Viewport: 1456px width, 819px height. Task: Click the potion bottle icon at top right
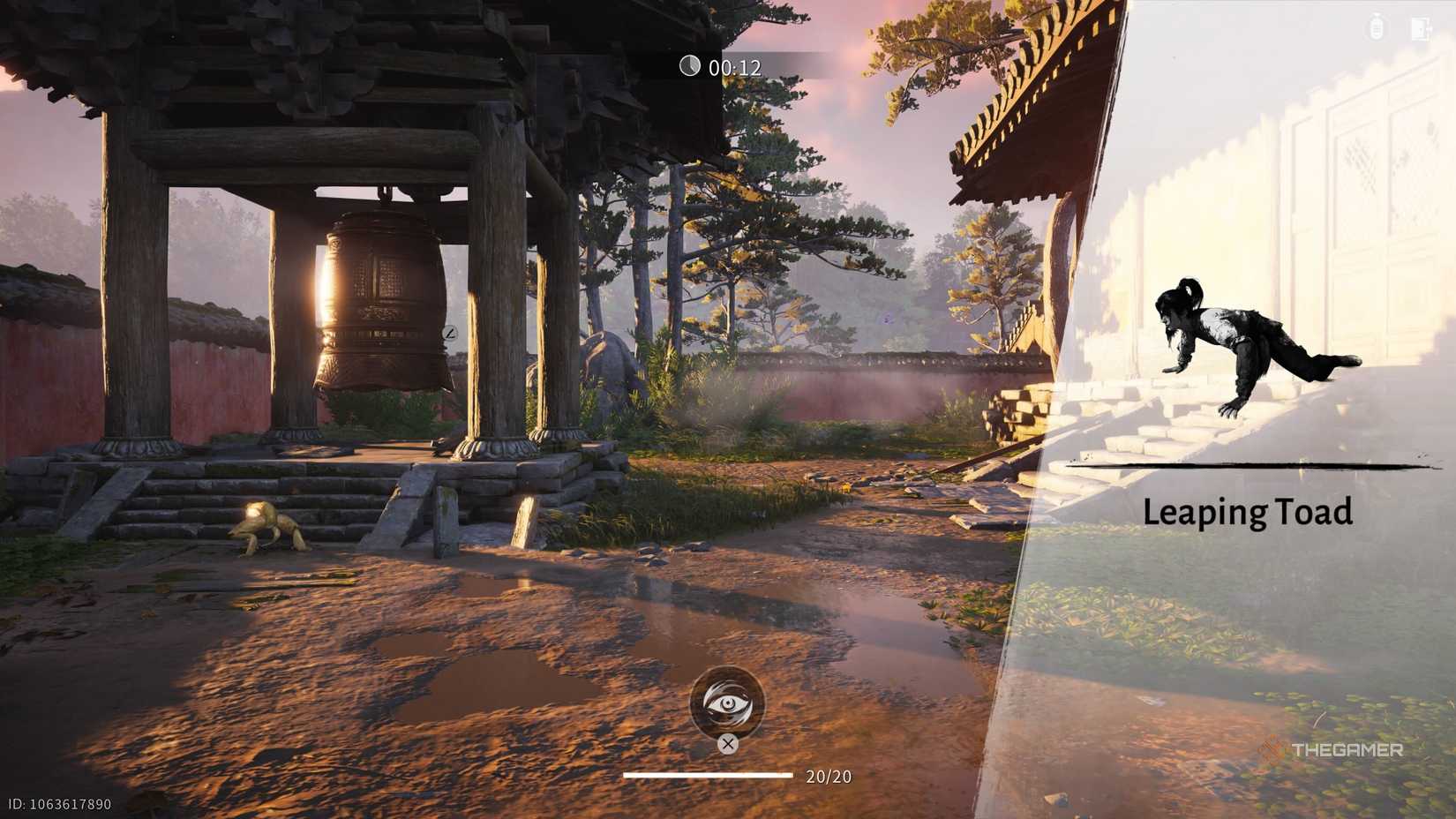click(x=1375, y=26)
